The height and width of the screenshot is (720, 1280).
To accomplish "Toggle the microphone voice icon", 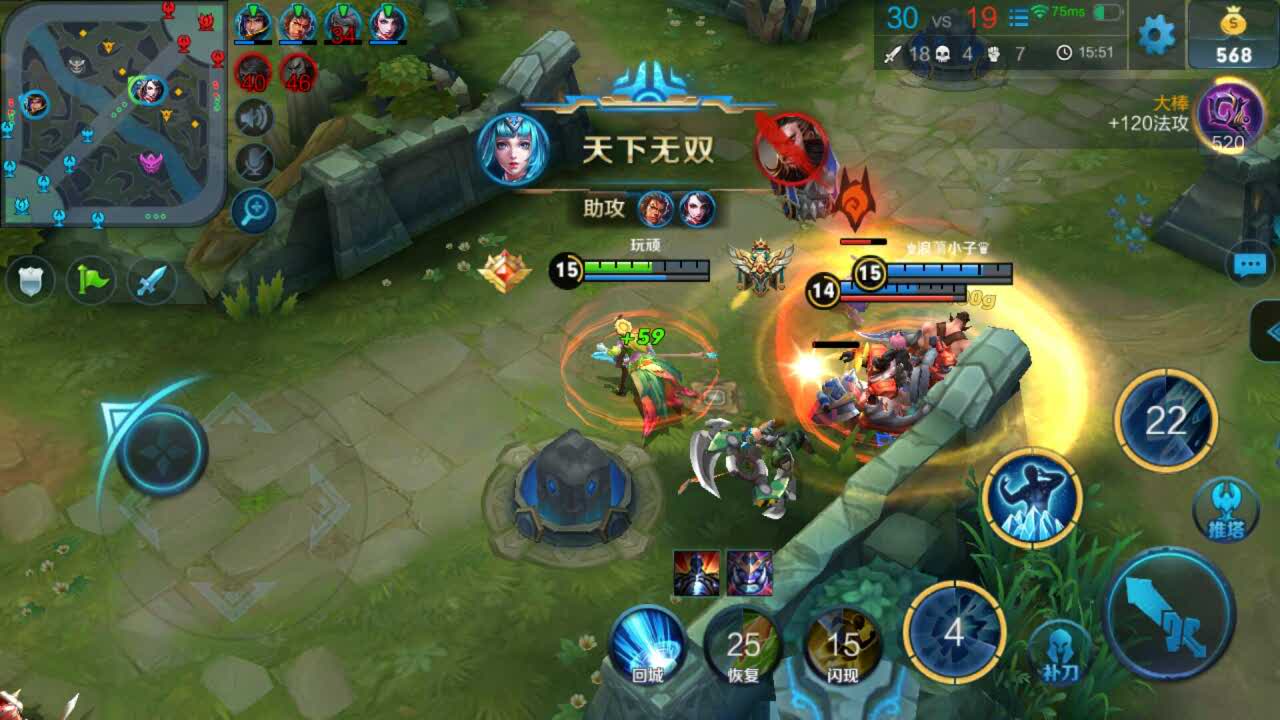I will [254, 162].
